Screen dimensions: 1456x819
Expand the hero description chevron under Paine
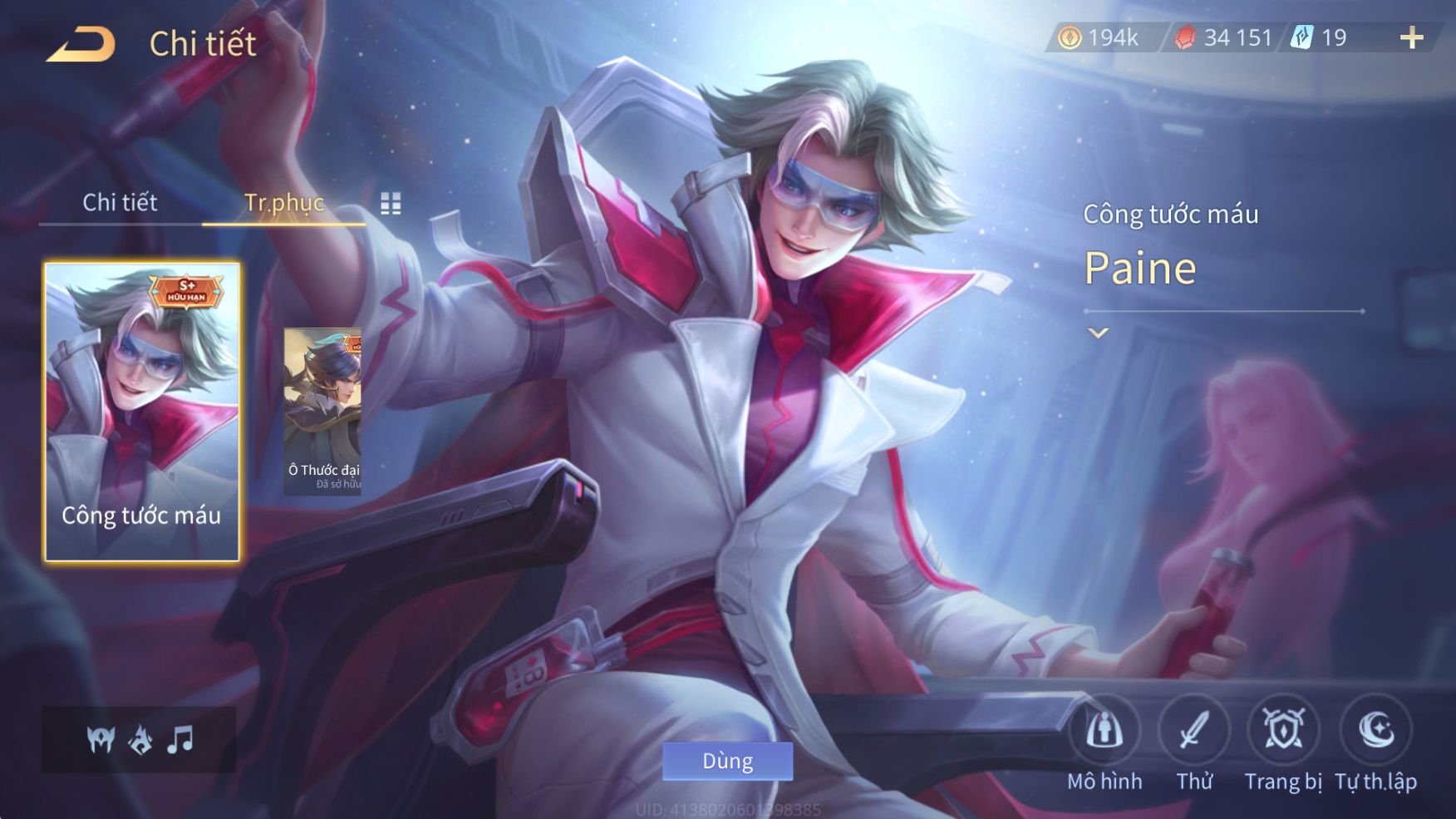coord(1099,333)
